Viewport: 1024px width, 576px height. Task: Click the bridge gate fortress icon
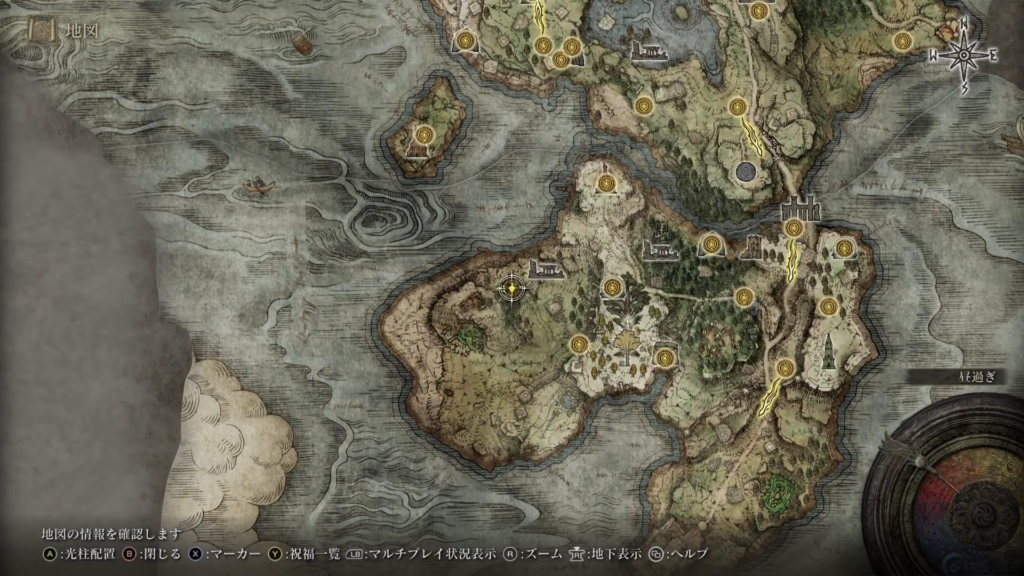[798, 209]
